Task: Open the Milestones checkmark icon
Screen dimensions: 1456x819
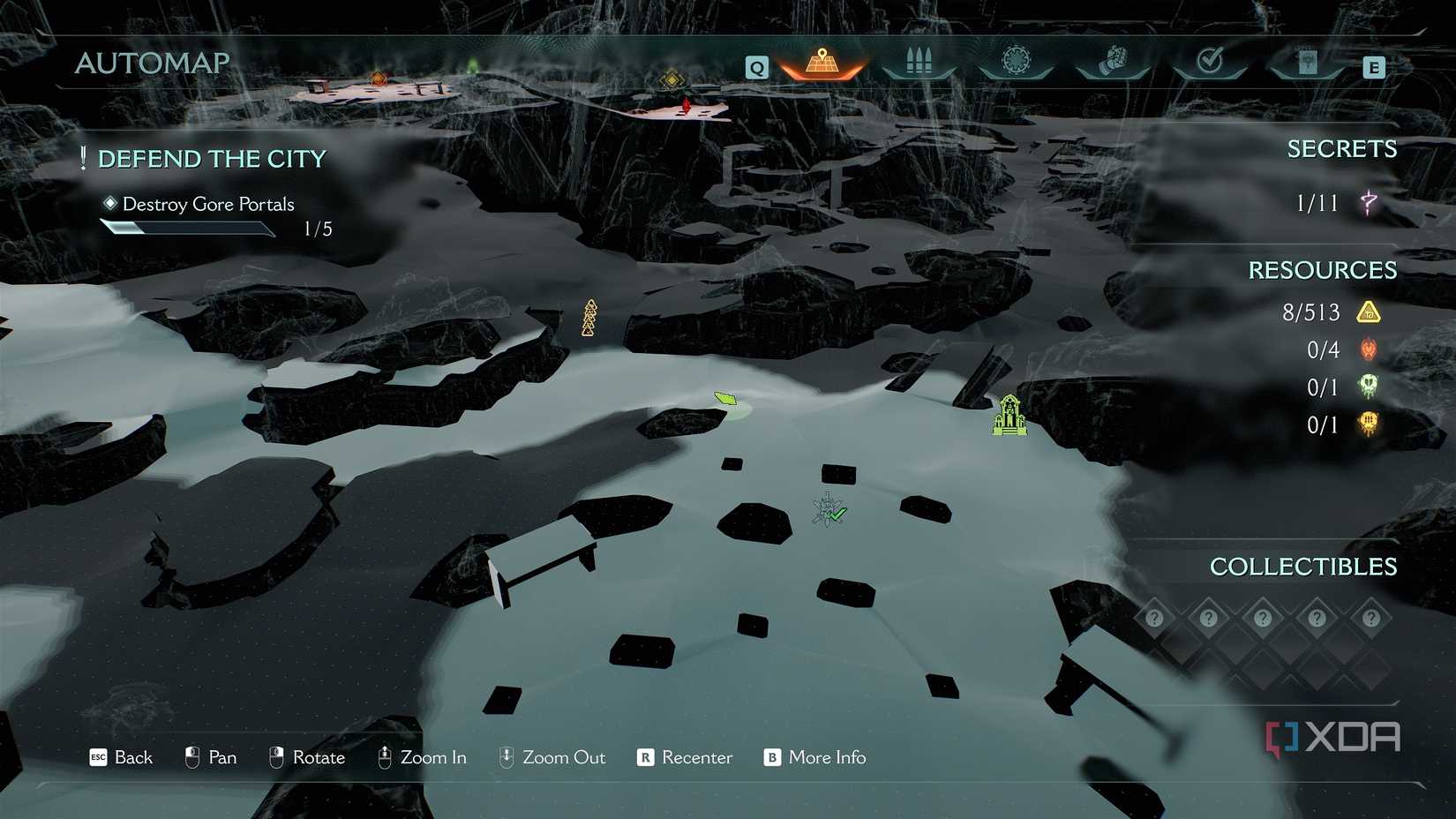Action: coord(1210,60)
